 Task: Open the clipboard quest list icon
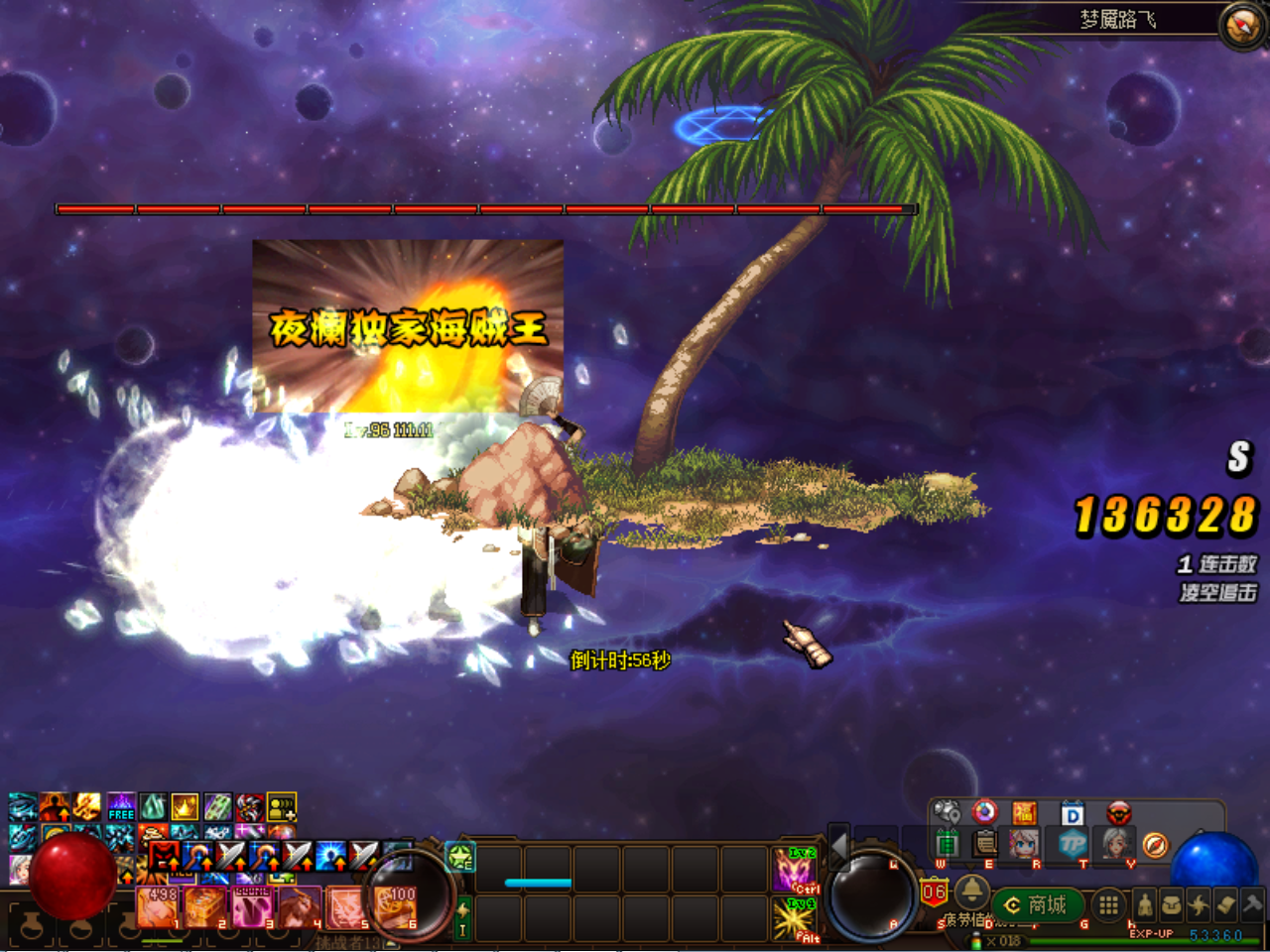pos(985,844)
